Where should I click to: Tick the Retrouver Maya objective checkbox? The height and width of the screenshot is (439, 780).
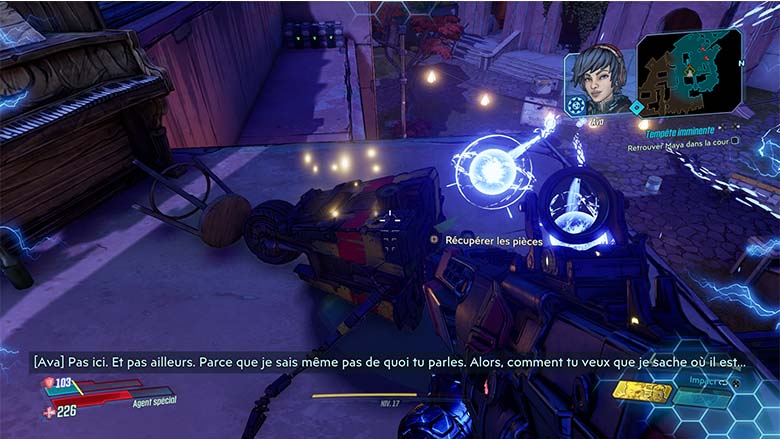736,142
